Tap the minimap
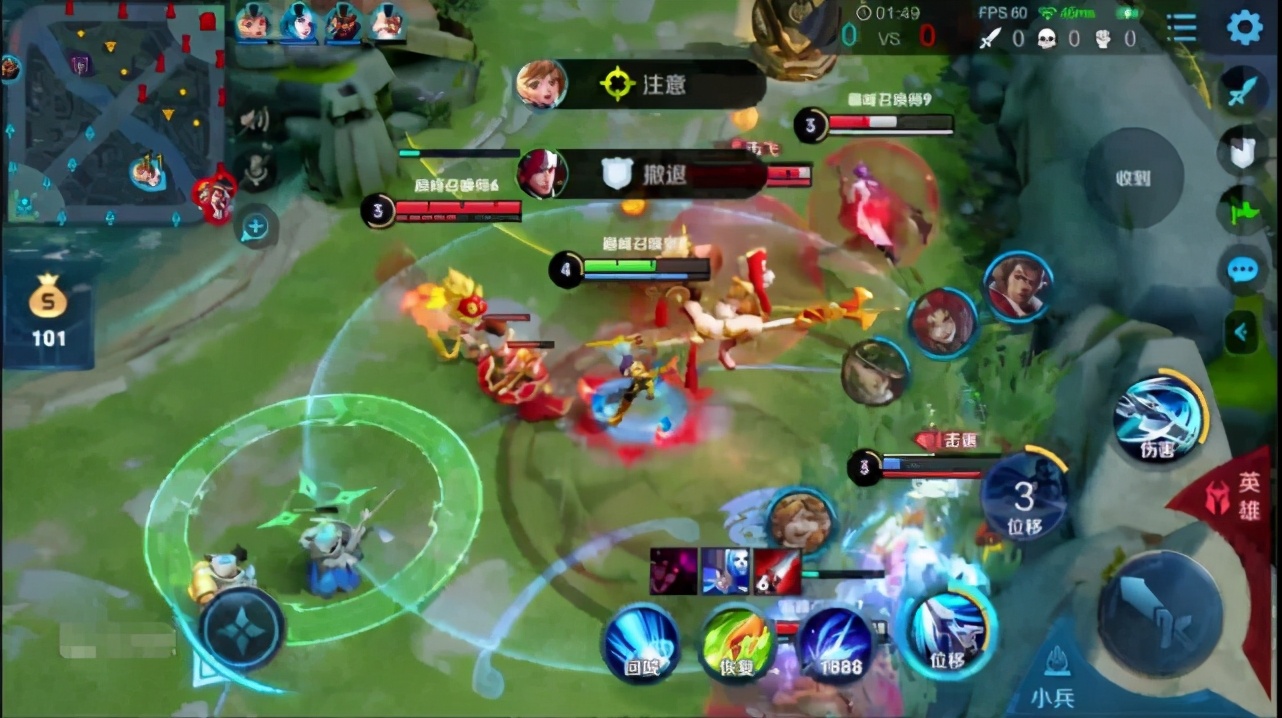 point(112,112)
